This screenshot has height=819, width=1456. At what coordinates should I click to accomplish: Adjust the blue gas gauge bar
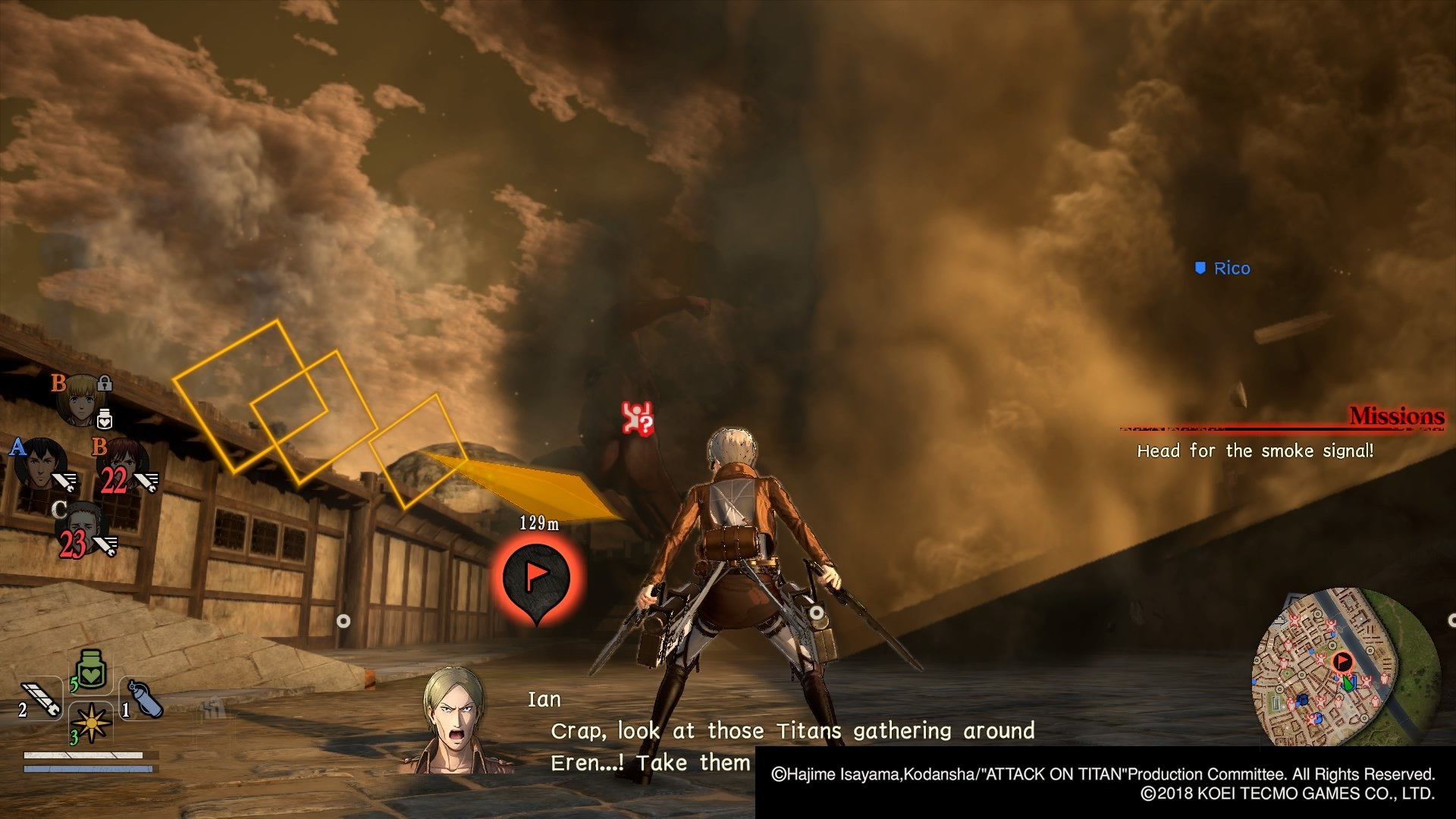87,769
